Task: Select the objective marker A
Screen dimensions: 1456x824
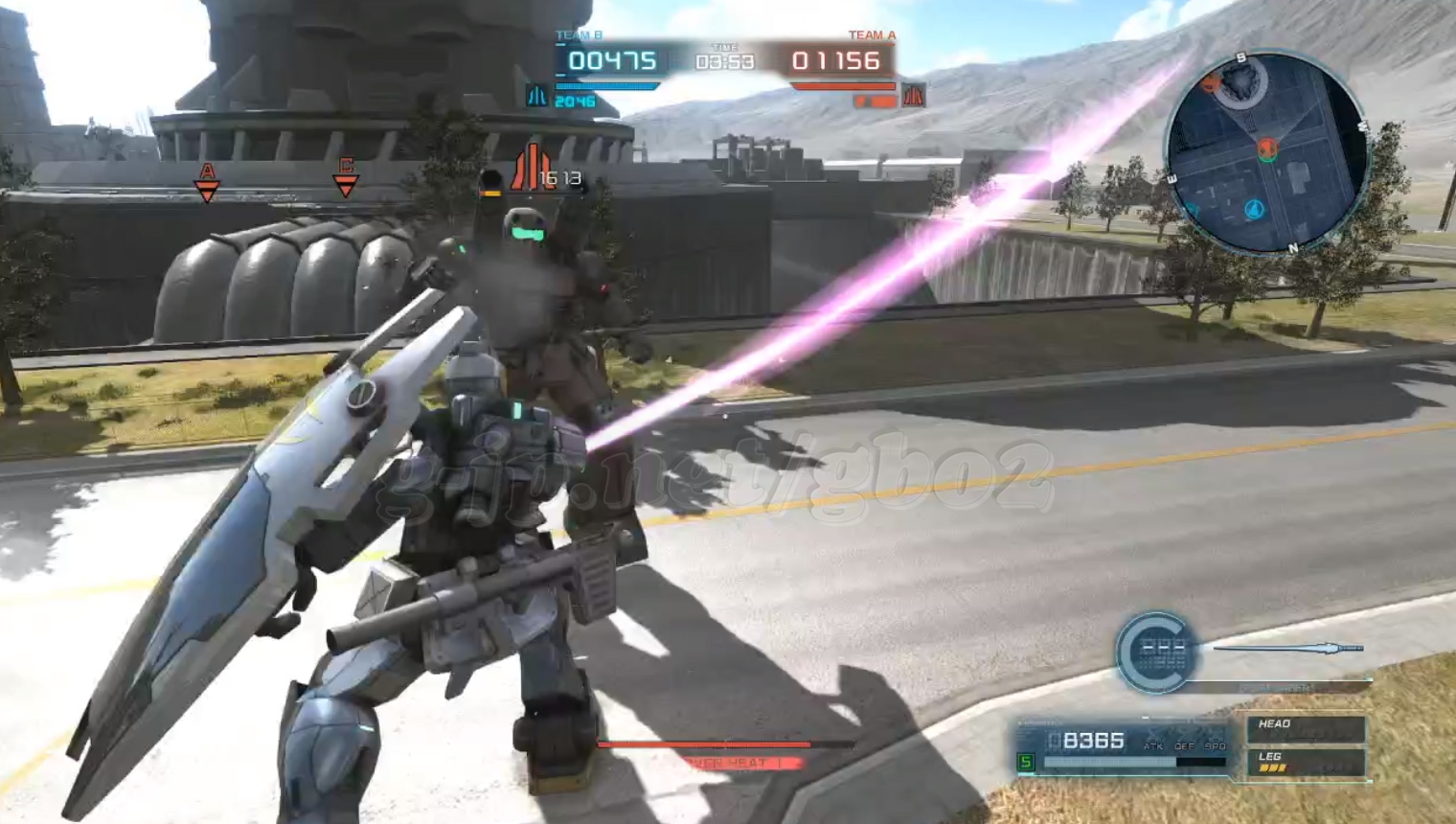Action: click(207, 182)
